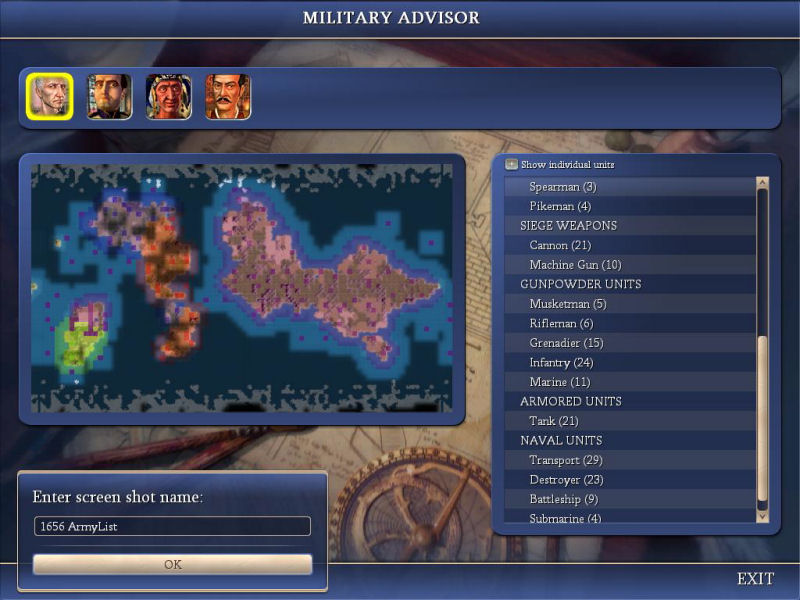The height and width of the screenshot is (600, 800).
Task: Select Spearman (3) in unit list
Action: [x=563, y=187]
